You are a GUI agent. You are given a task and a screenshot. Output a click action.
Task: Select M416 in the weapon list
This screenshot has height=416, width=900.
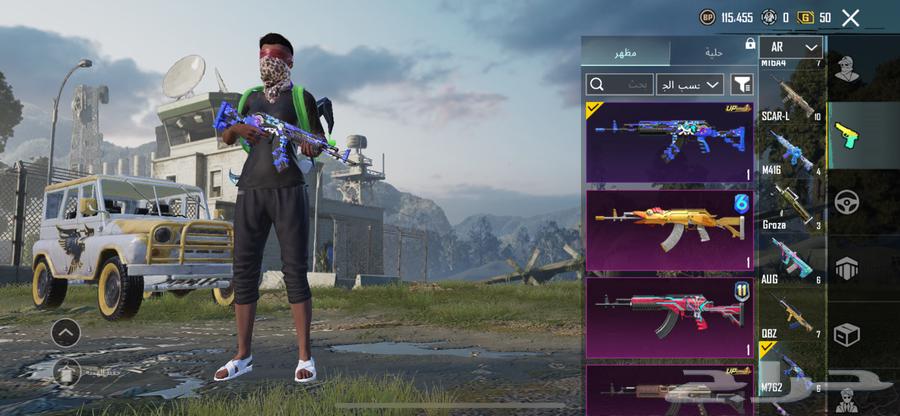click(x=789, y=152)
